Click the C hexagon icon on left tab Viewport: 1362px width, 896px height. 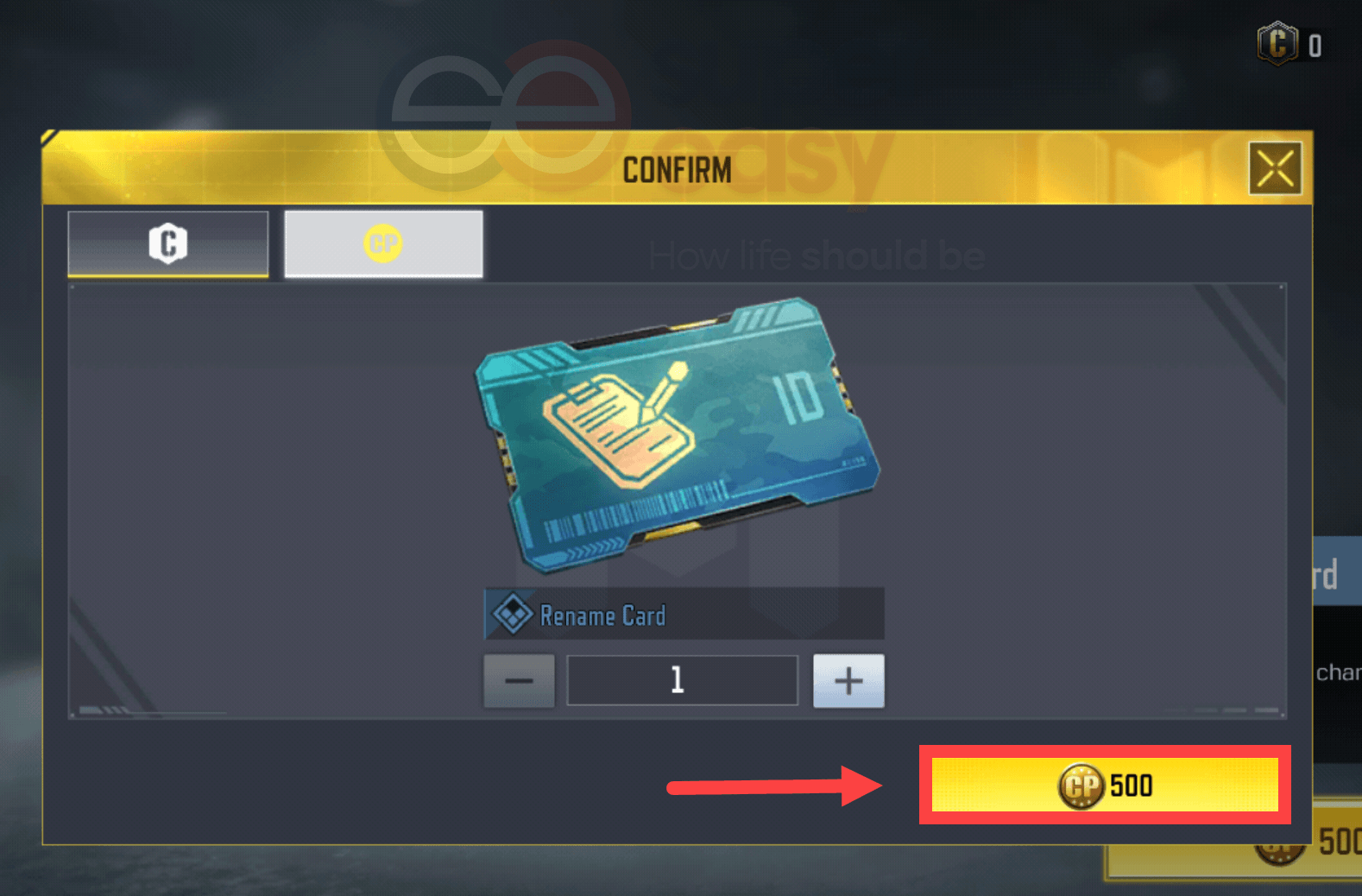click(167, 244)
